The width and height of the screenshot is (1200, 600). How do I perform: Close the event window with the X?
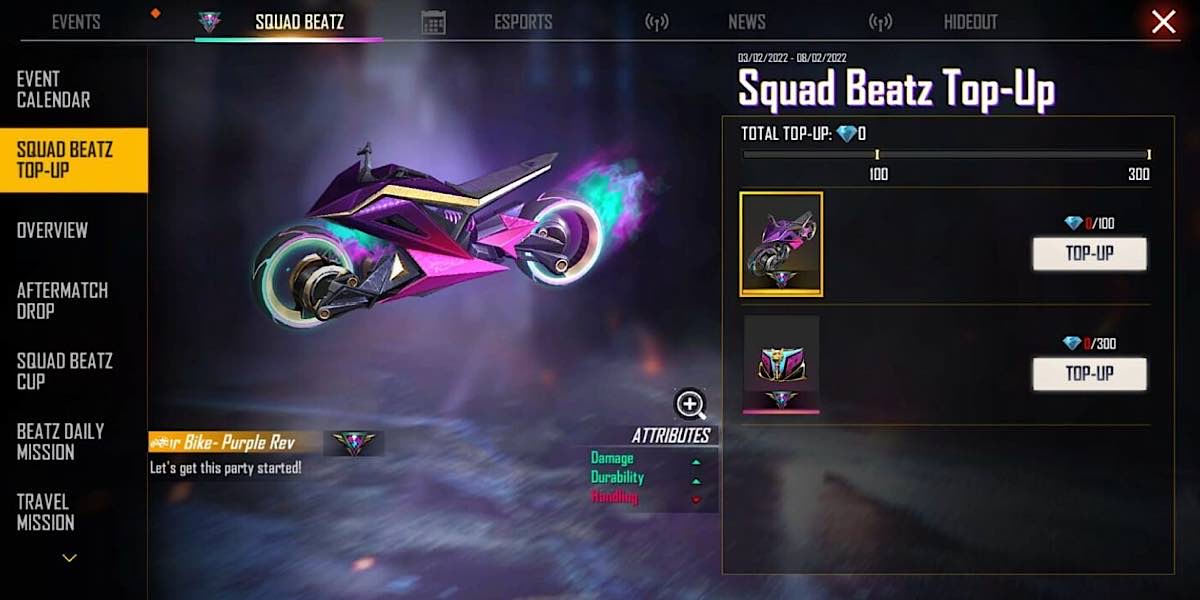click(1163, 22)
